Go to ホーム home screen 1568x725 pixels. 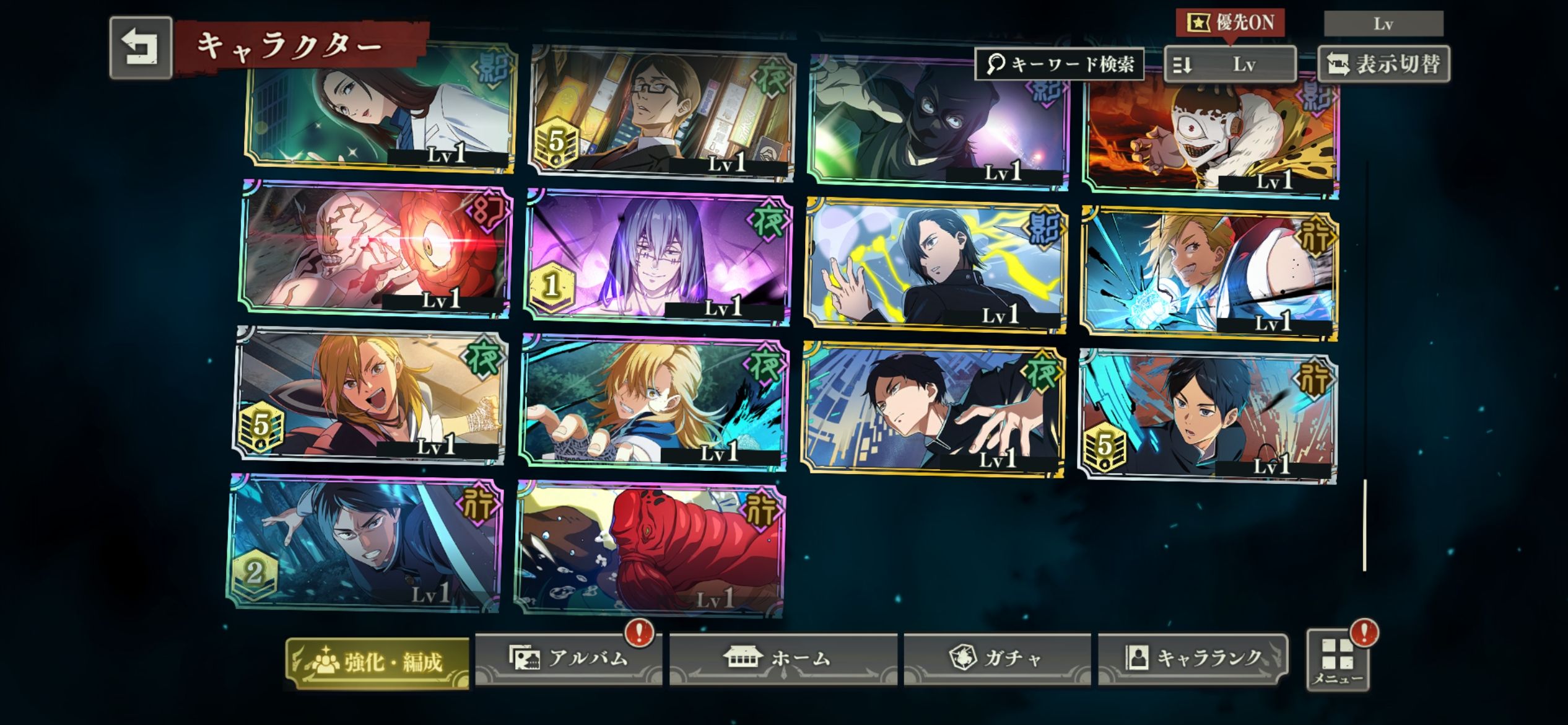[x=783, y=658]
